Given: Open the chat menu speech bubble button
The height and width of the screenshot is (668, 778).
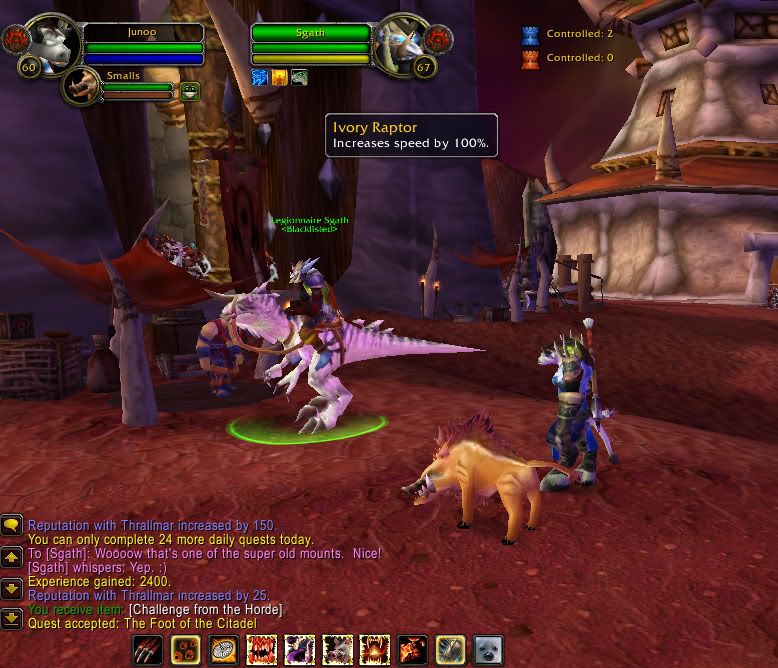Looking at the screenshot, I should tap(12, 525).
